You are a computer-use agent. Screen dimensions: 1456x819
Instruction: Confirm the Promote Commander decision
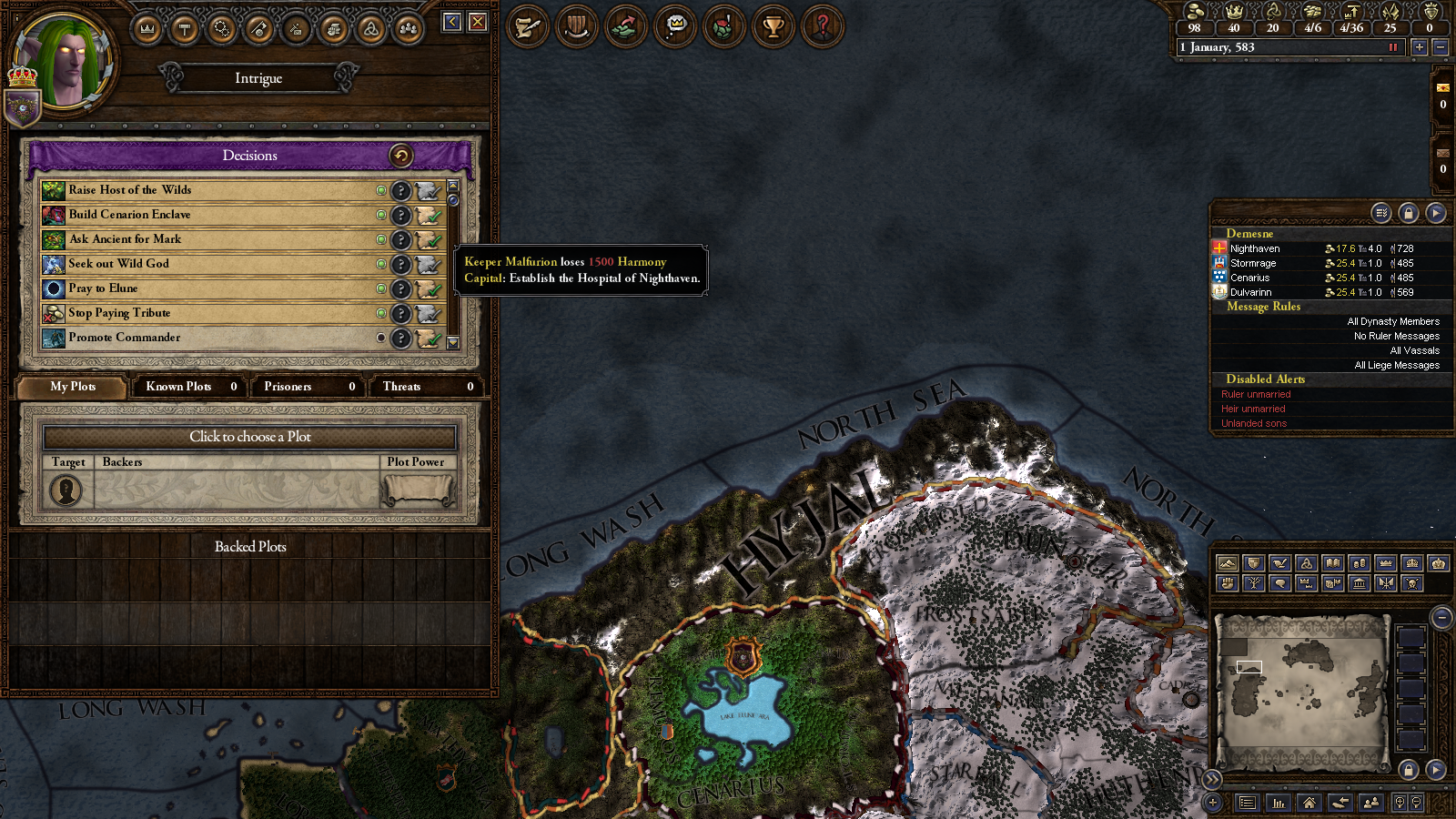click(x=428, y=339)
